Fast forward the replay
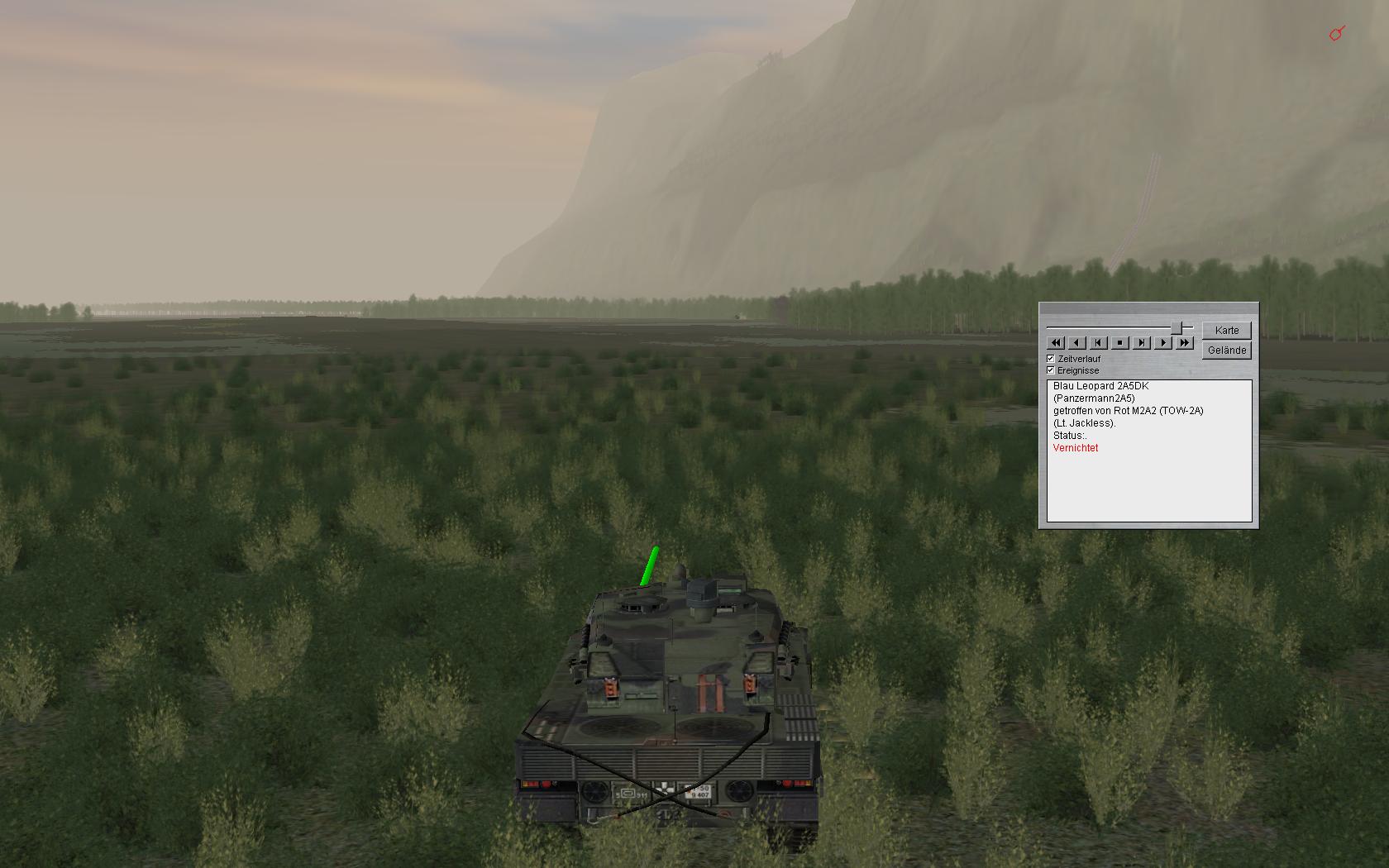Screen dimensions: 1389x868 click(1185, 342)
